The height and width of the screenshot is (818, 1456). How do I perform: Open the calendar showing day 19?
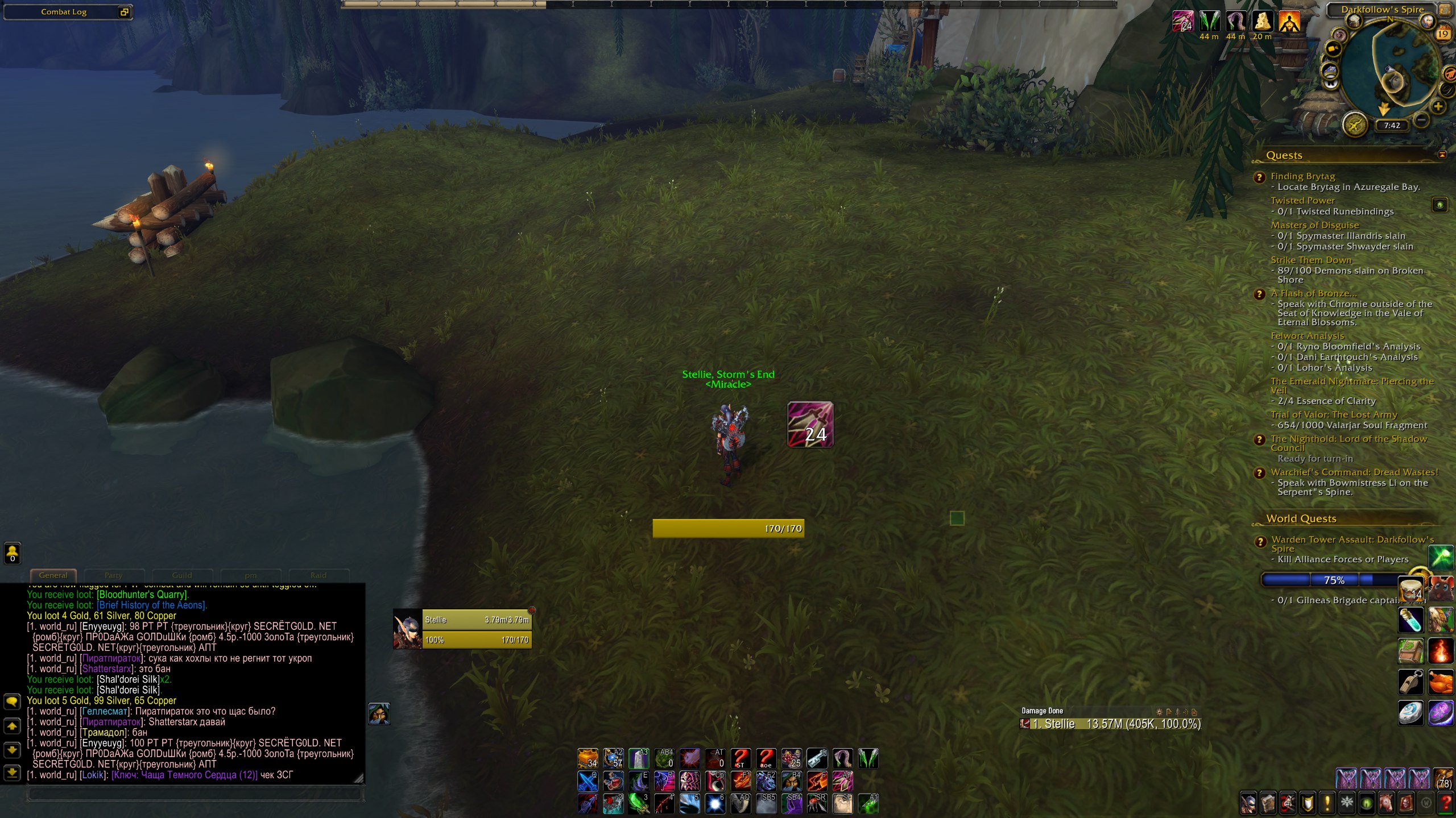pos(1443,34)
